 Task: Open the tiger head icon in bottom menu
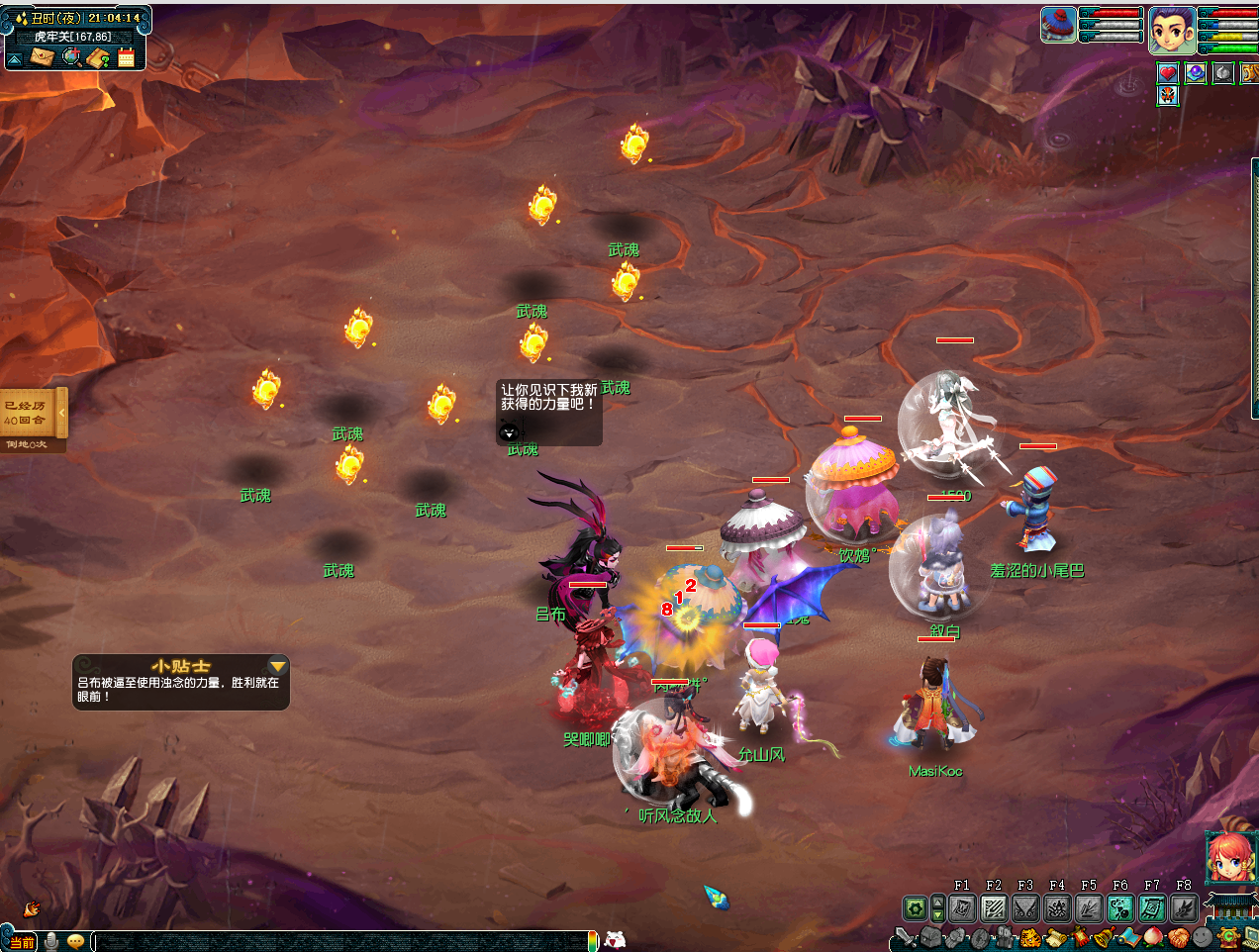pyautogui.click(x=1030, y=937)
